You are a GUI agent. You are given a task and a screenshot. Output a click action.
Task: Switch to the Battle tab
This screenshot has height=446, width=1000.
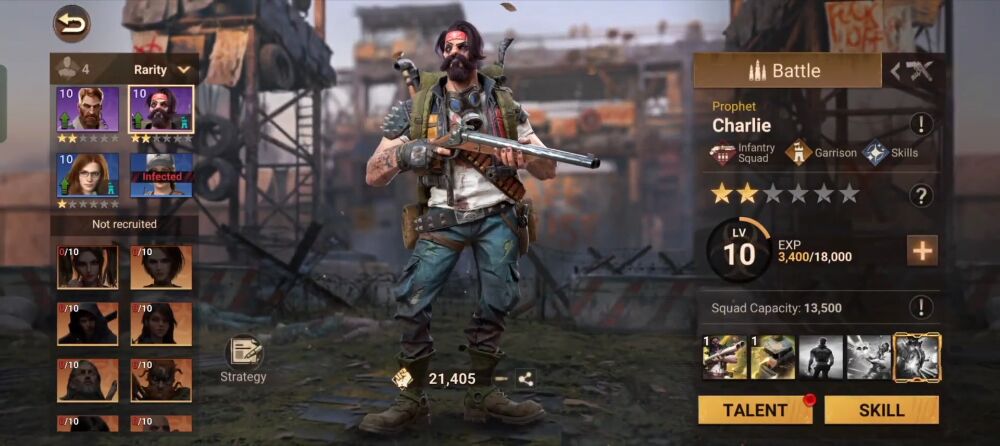tap(786, 71)
